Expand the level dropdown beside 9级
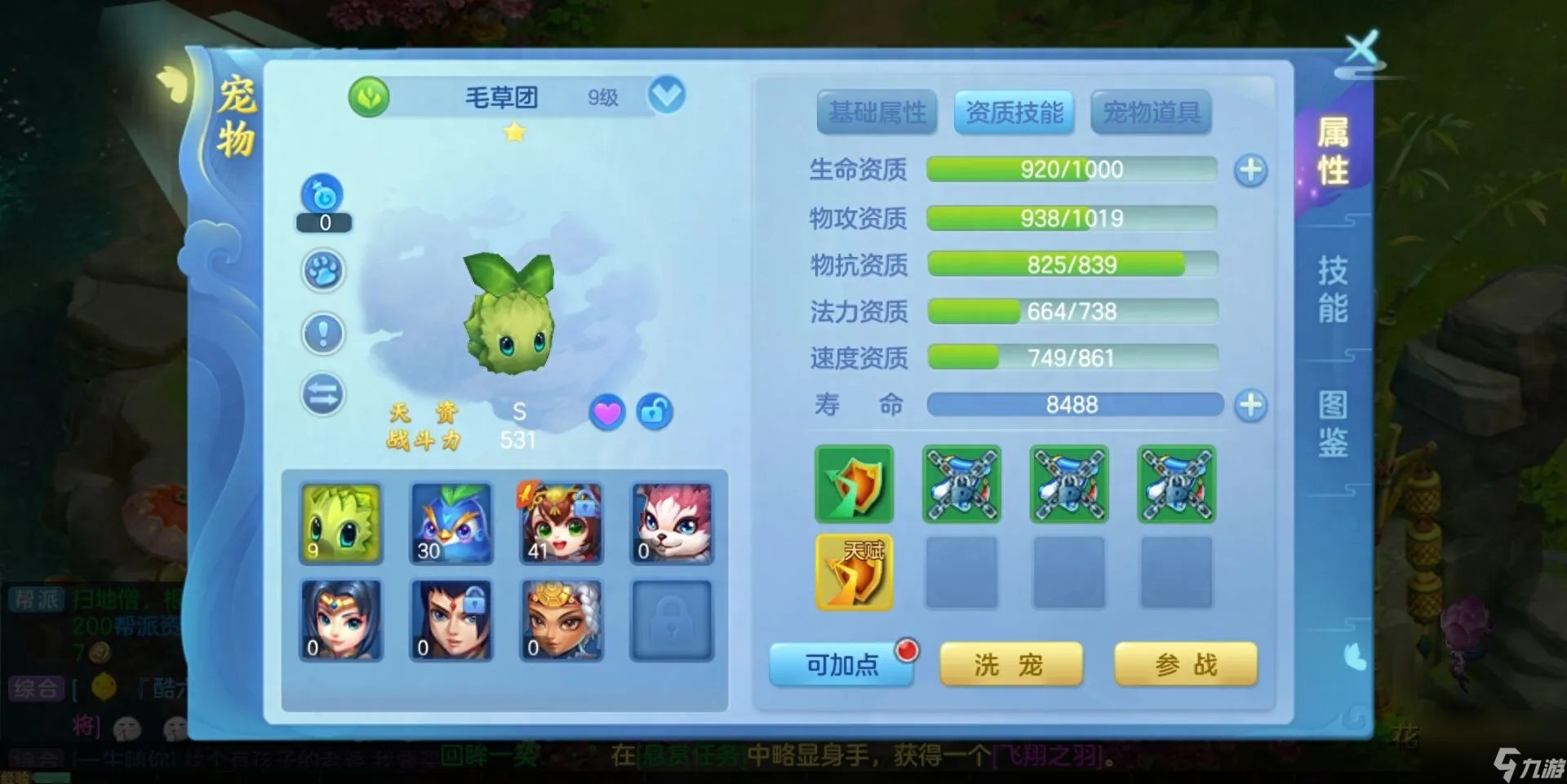1567x784 pixels. click(x=668, y=95)
